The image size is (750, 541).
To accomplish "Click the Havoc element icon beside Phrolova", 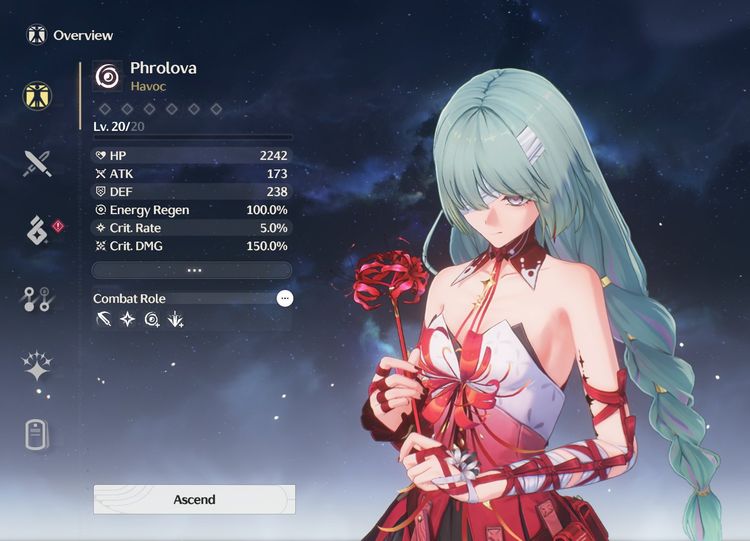I will [x=107, y=76].
